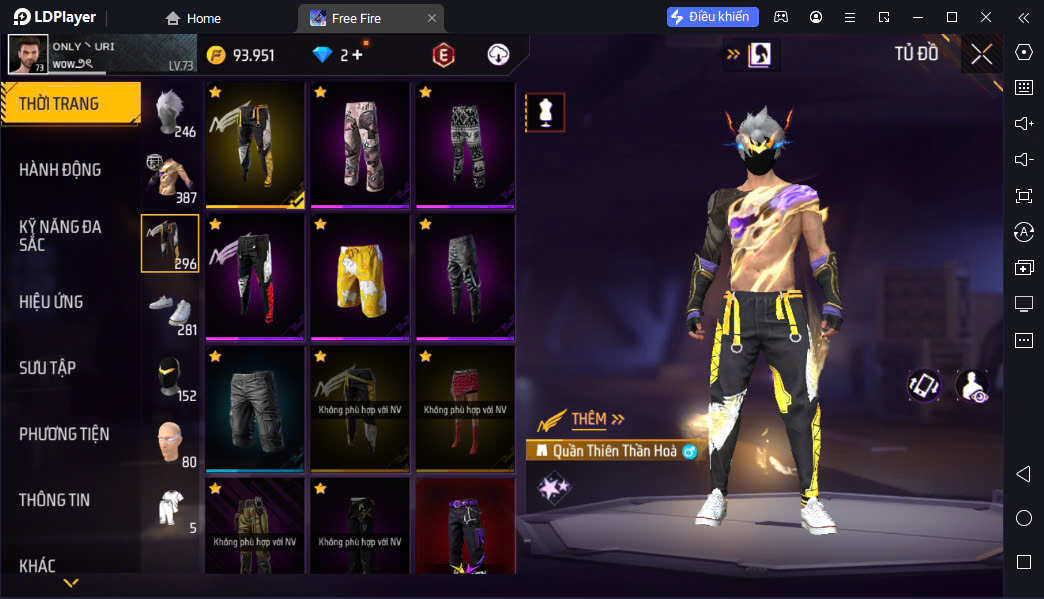1044x599 pixels.
Task: Close the wardrobe with crossed swords button
Action: (981, 54)
